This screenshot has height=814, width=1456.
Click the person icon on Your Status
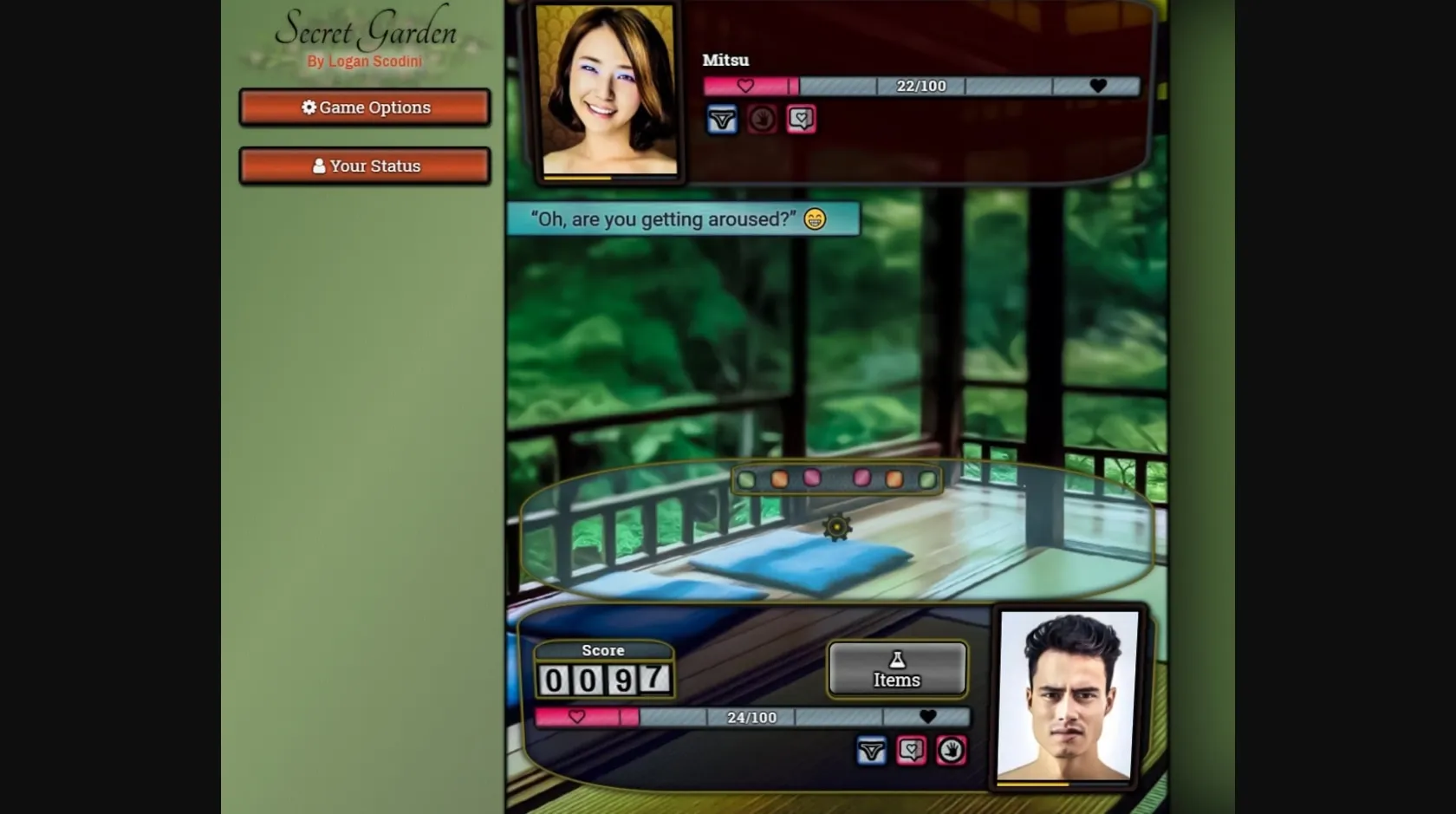point(318,165)
